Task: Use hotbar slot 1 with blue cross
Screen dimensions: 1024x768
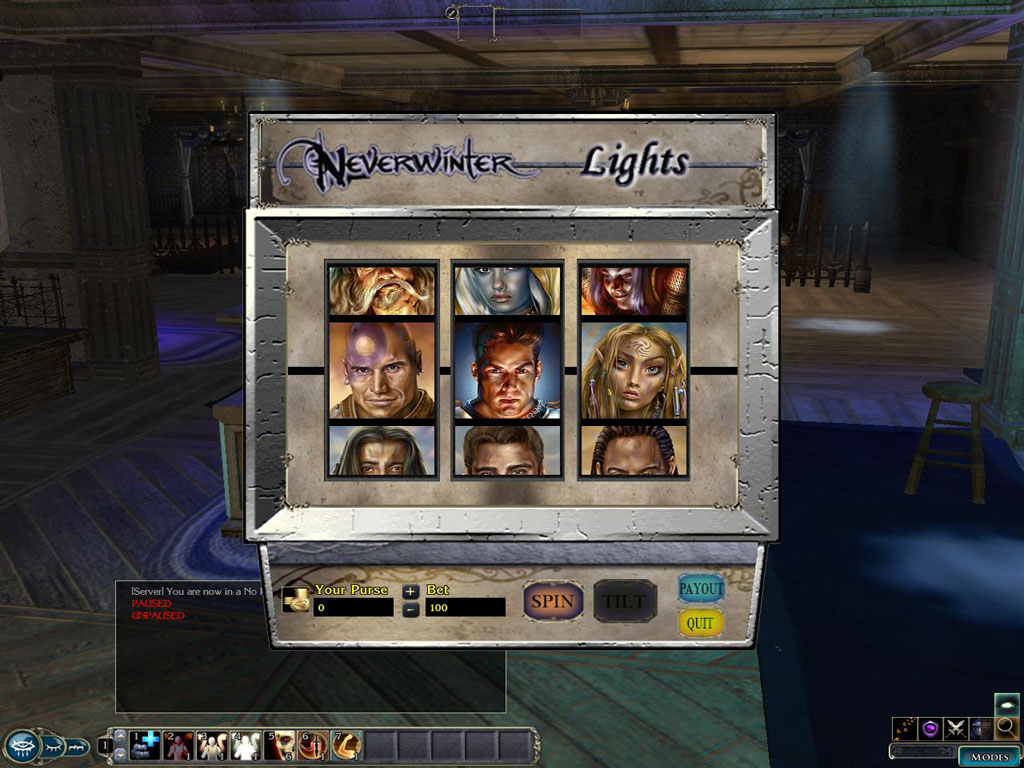Action: click(144, 746)
